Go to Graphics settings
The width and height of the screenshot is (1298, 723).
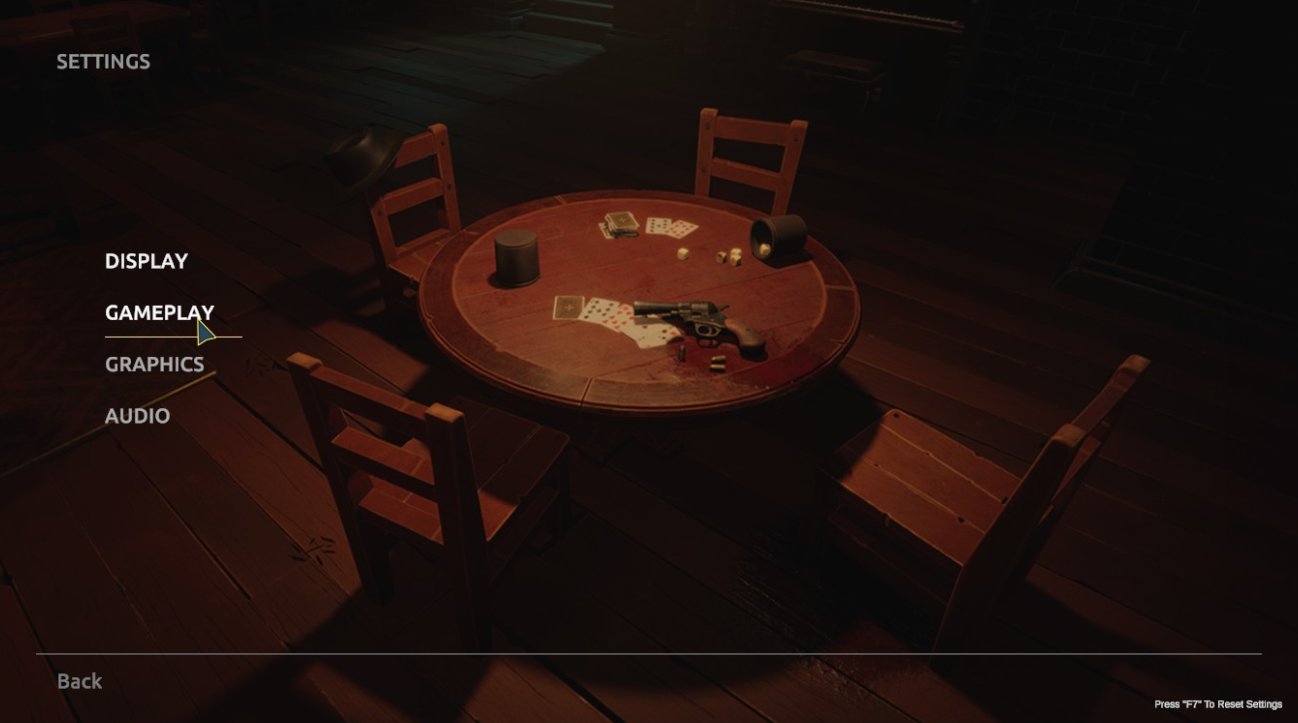(x=154, y=365)
